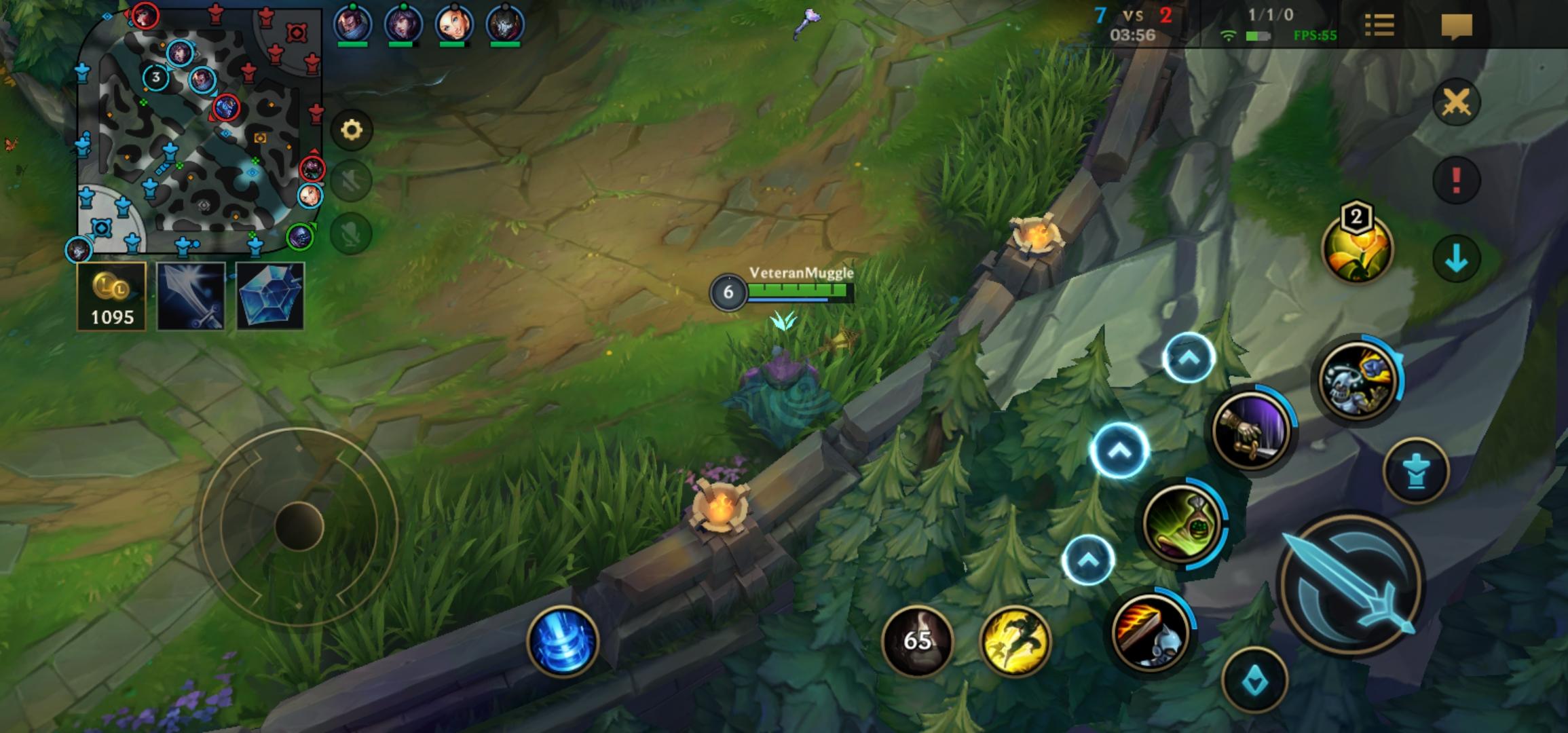Mute game sound with speaker icon
This screenshot has height=733, width=1568.
tap(350, 179)
